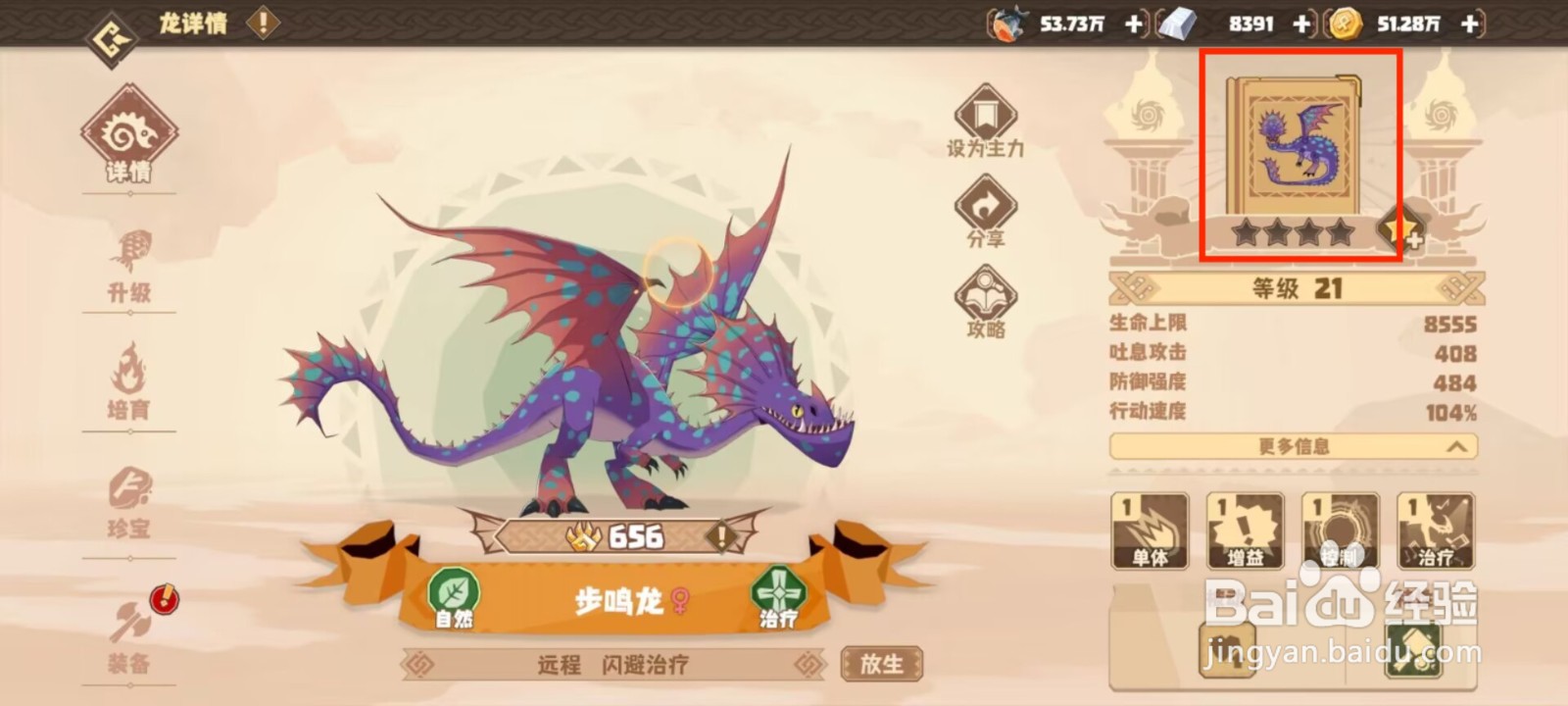The width and height of the screenshot is (1568, 706).
Task: Collapse the 更多信息 info section
Action: tap(1296, 447)
